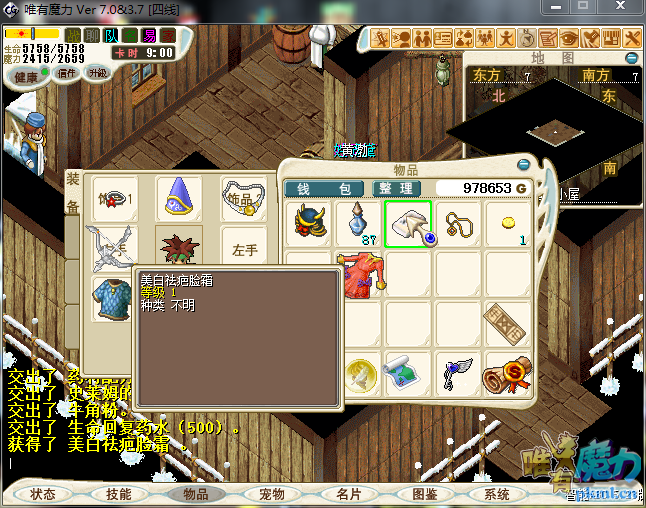The image size is (646, 508).
Task: Show the 名片 name card tab
Action: coord(348,494)
